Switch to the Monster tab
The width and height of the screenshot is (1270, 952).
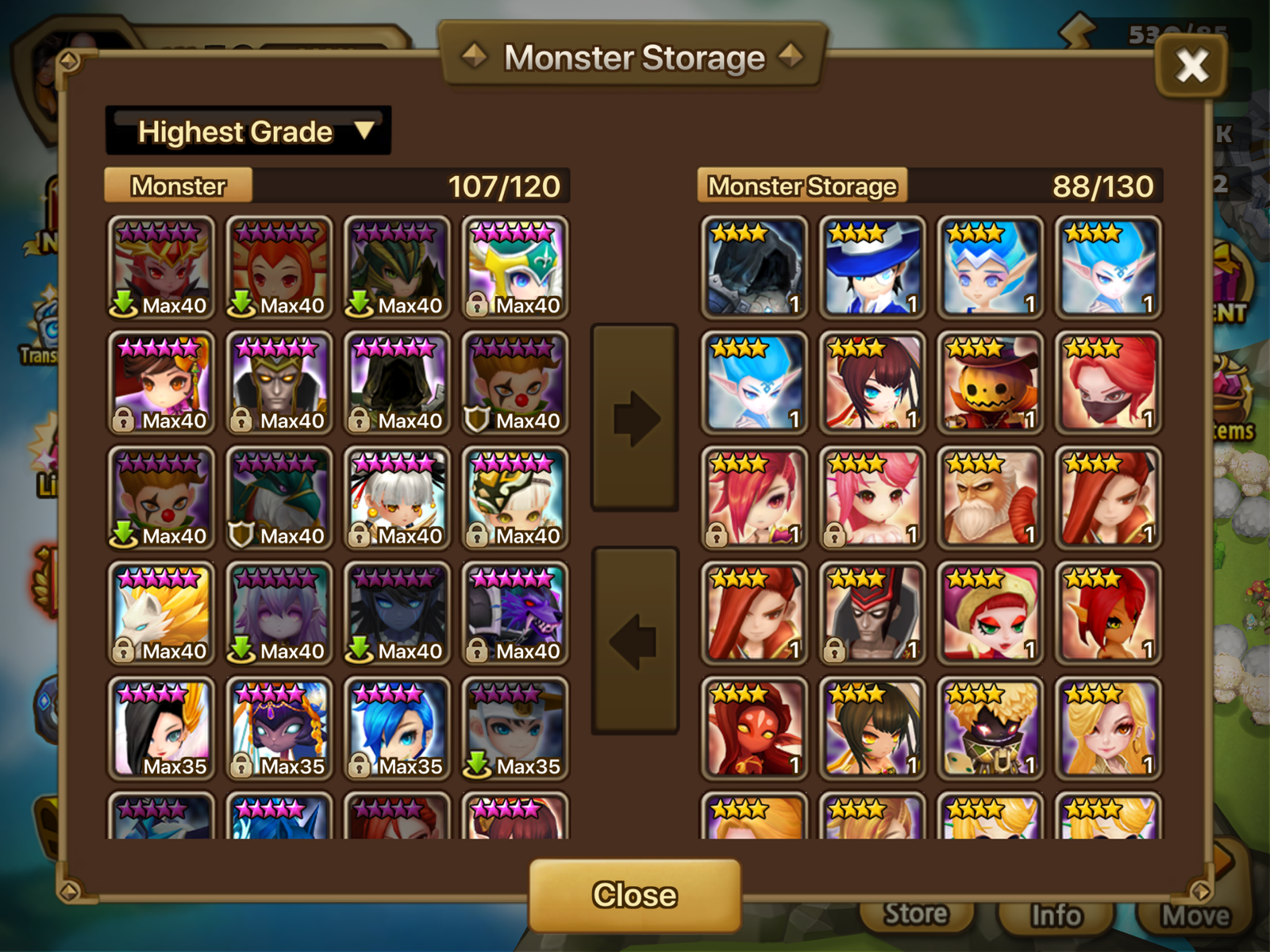(x=179, y=186)
